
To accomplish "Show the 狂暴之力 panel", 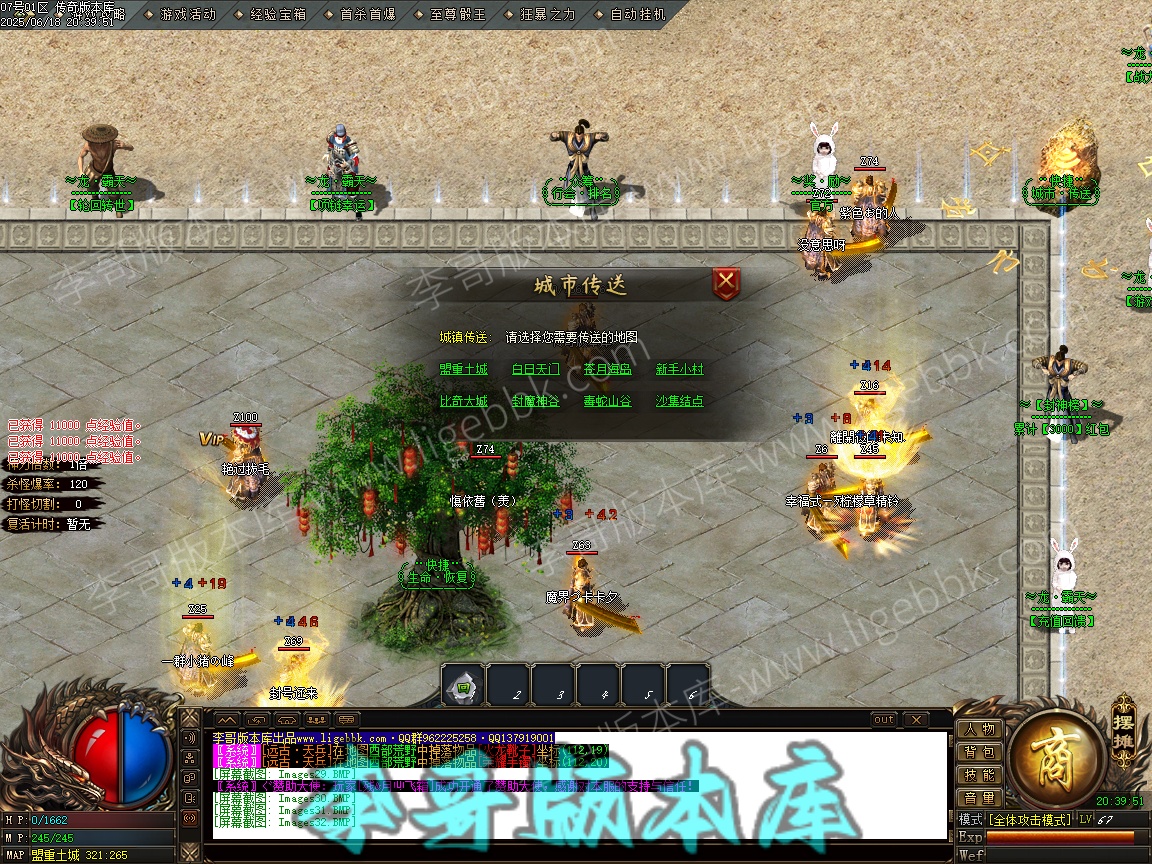I will click(x=548, y=15).
